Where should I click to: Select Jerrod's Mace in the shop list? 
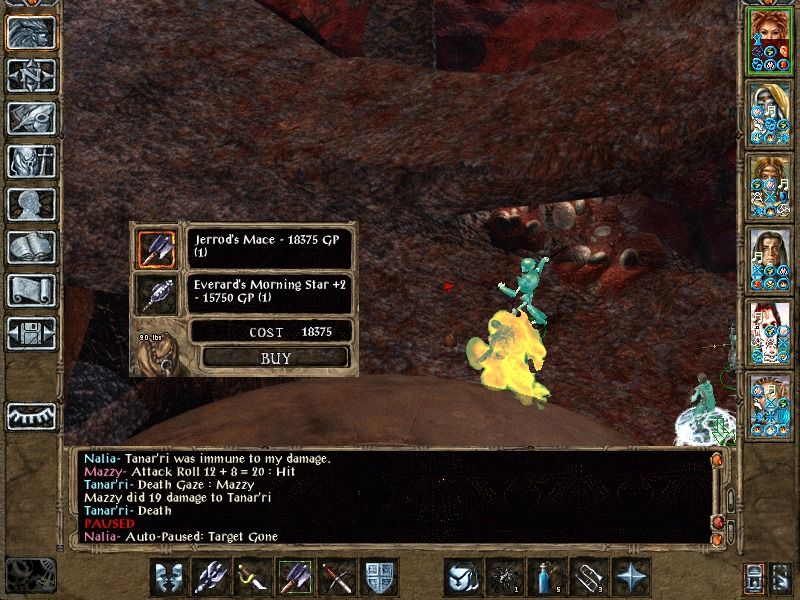coord(156,248)
